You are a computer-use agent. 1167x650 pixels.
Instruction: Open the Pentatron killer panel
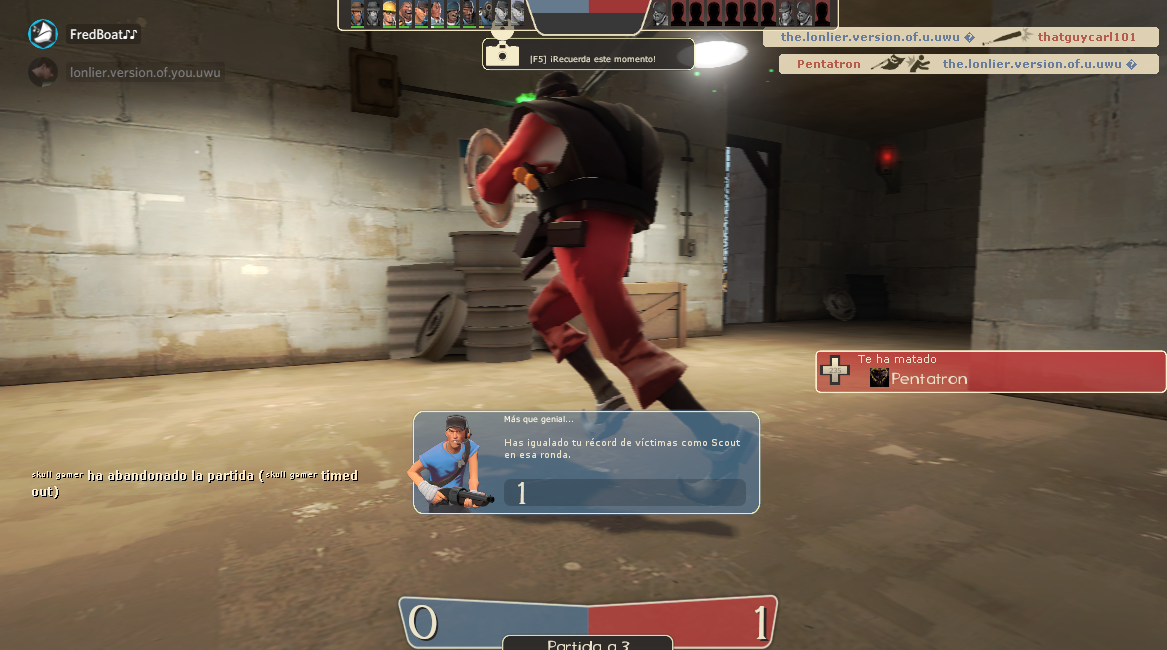(990, 371)
